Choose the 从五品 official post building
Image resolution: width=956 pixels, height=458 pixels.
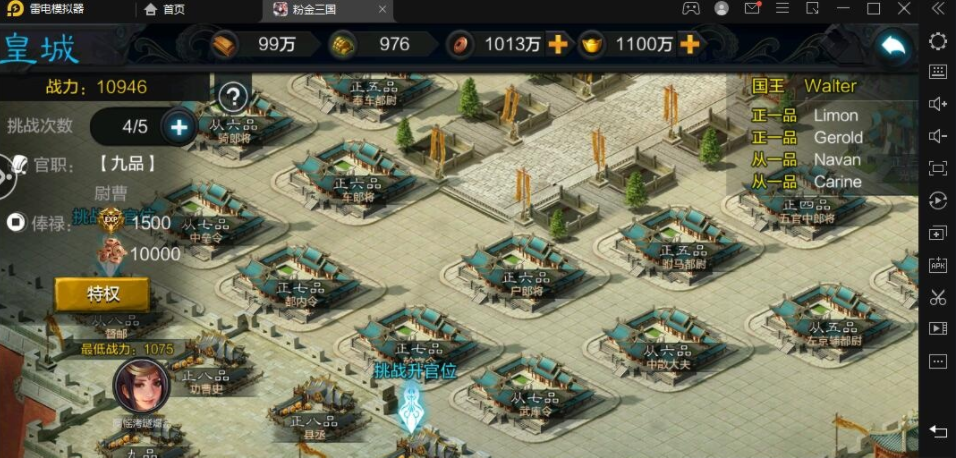(830, 318)
